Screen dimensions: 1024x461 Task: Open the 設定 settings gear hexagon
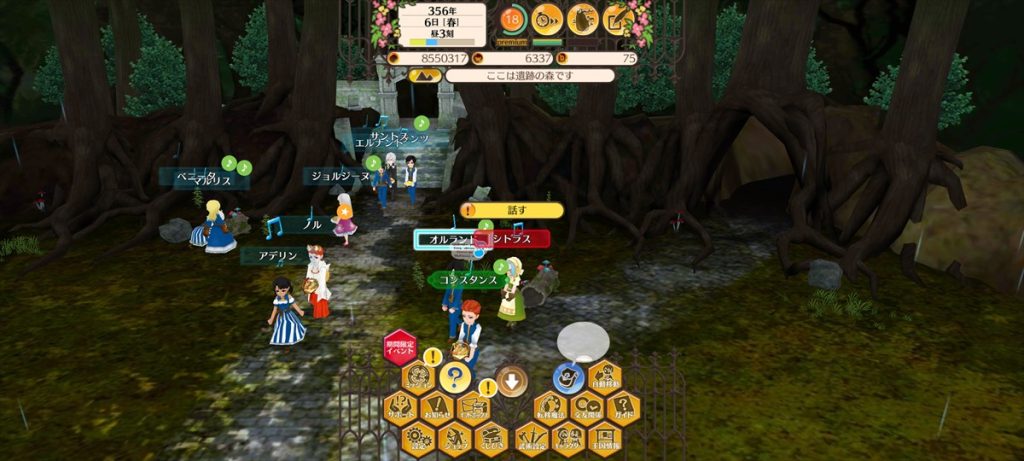(419, 438)
